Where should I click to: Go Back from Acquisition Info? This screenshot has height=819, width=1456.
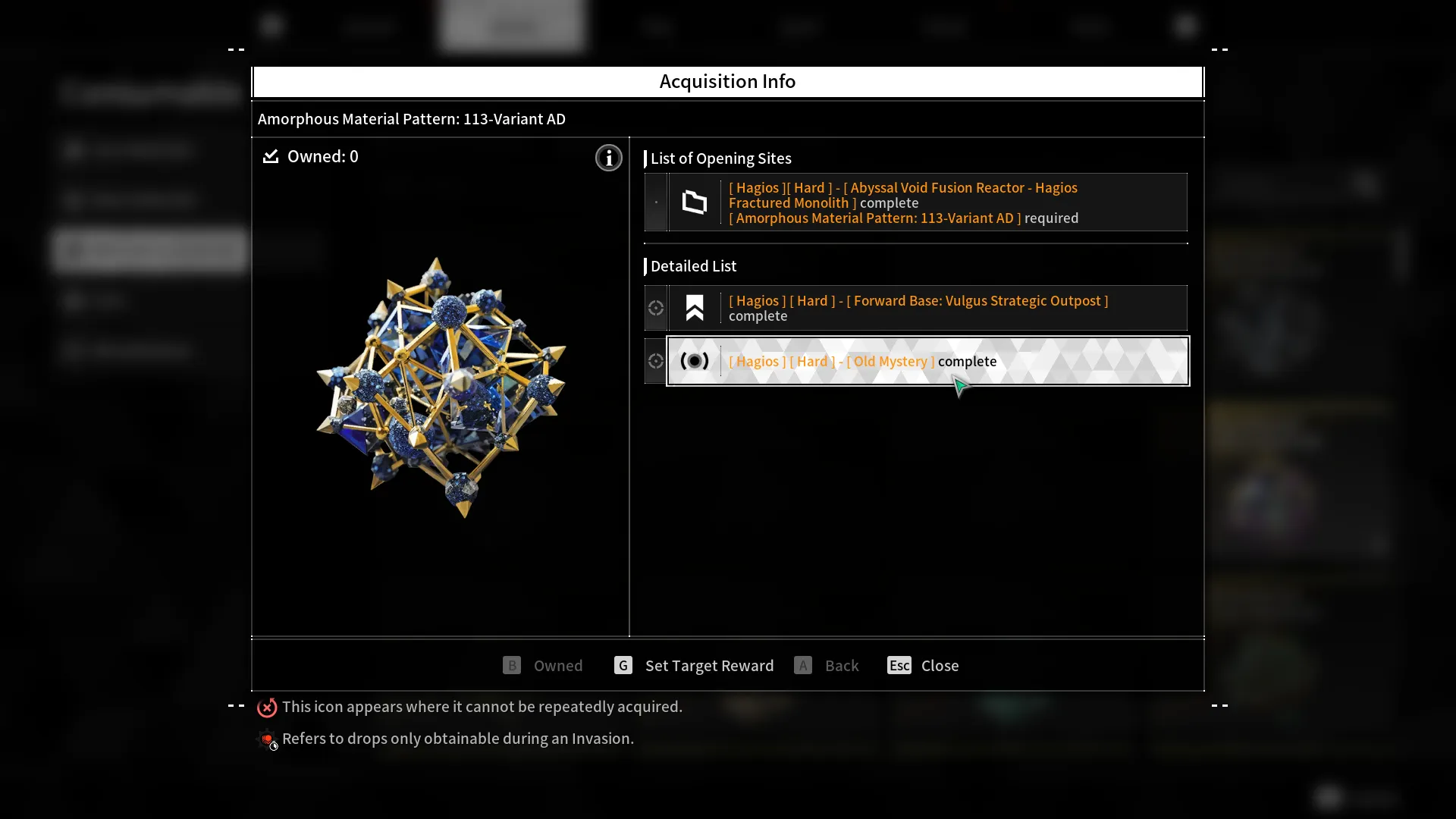click(827, 666)
